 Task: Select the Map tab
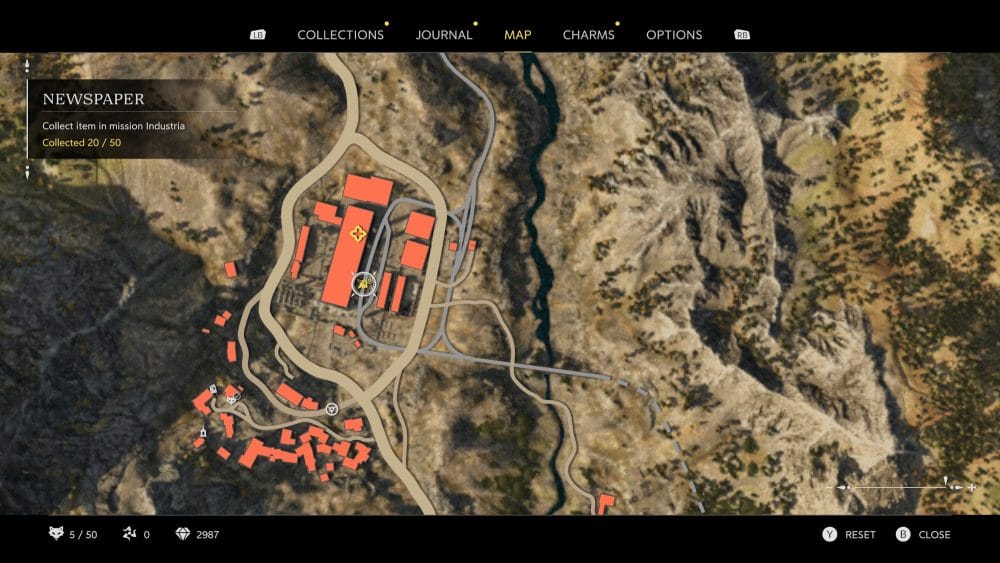point(518,35)
